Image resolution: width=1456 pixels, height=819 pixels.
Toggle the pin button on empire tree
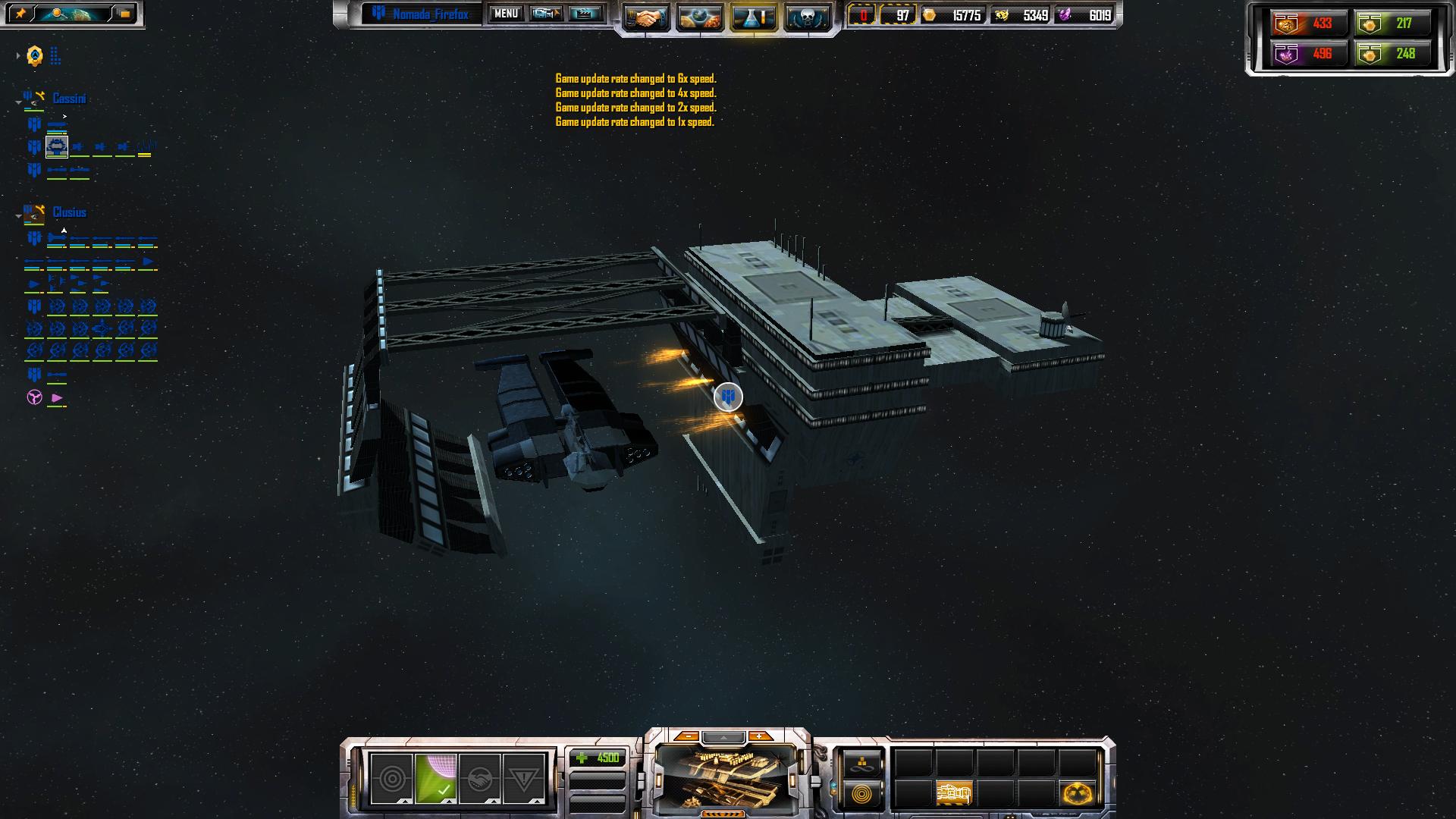click(20, 14)
